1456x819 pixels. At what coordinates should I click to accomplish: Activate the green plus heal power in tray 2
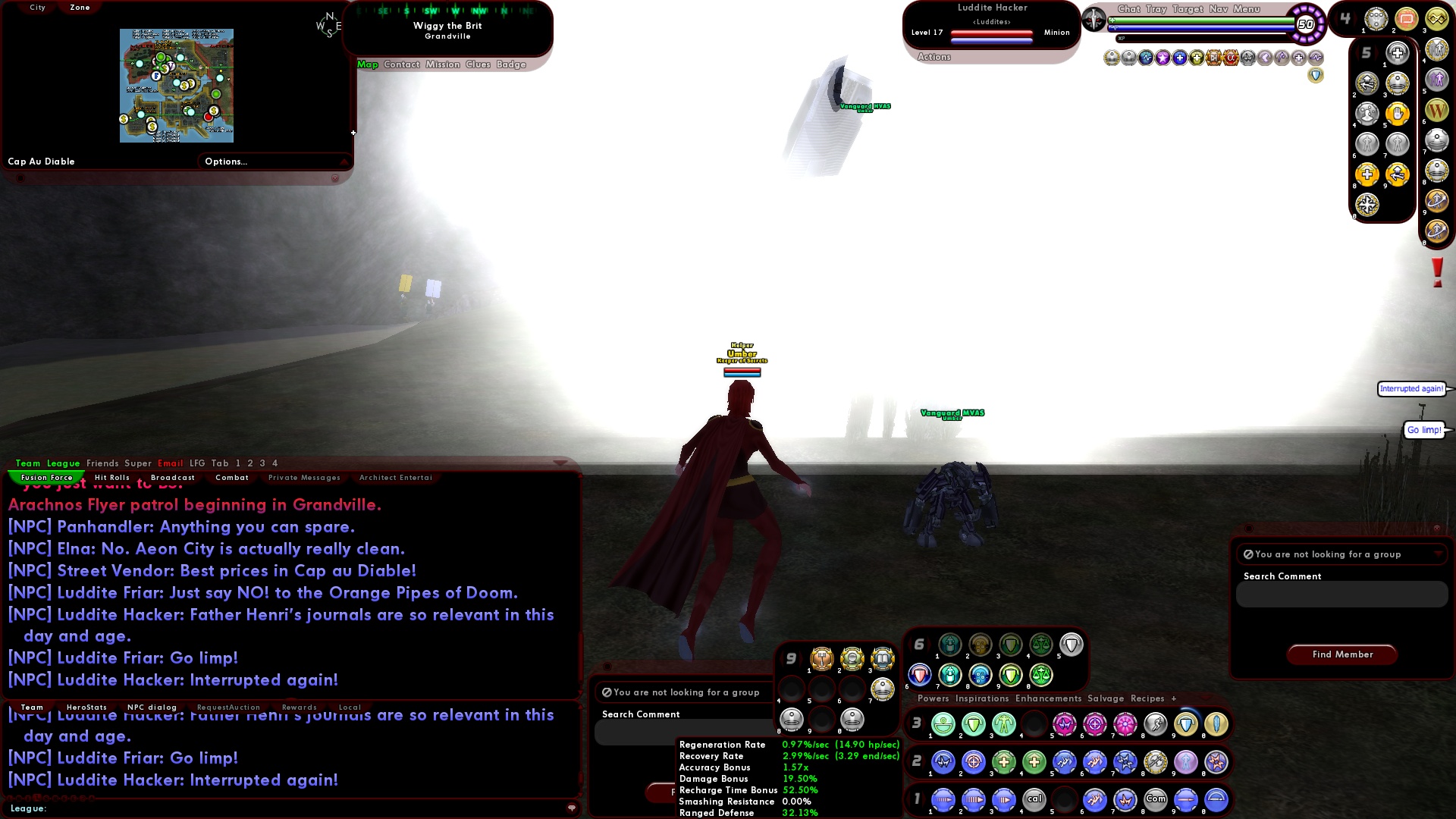[1004, 762]
